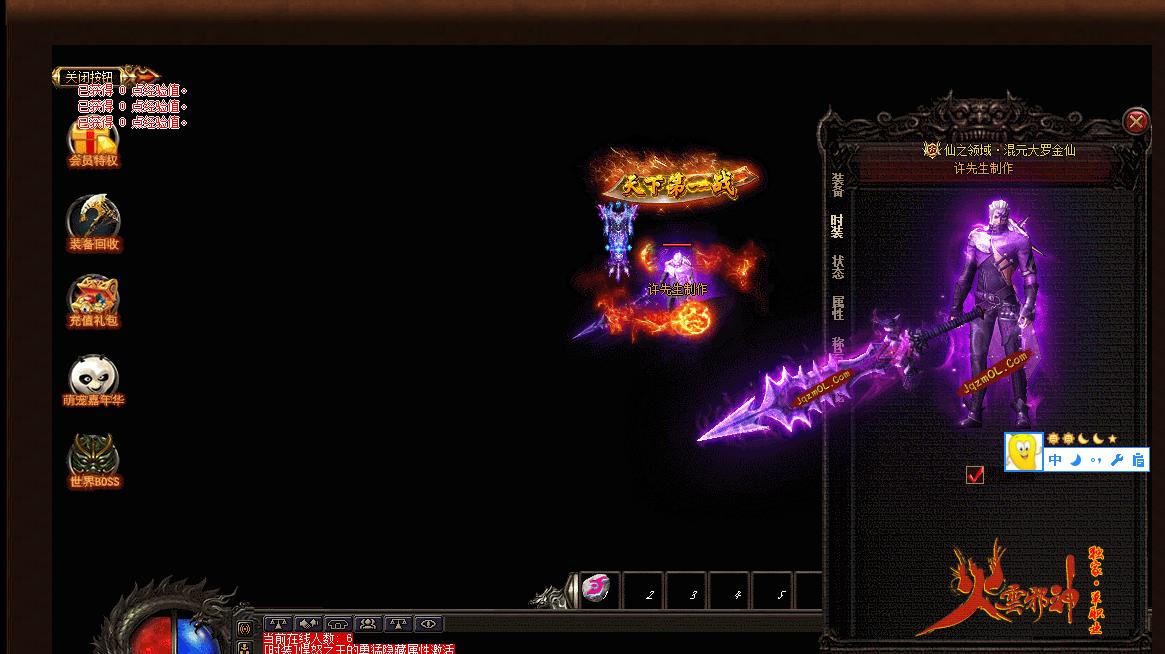Open the 世界BOSS menu
Screen dimensions: 1165x654
point(93,461)
